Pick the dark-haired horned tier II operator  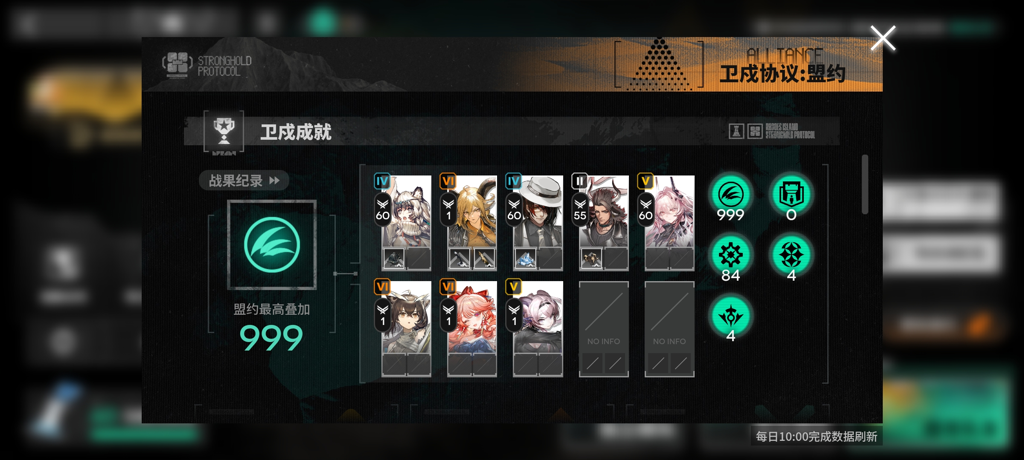pyautogui.click(x=603, y=221)
